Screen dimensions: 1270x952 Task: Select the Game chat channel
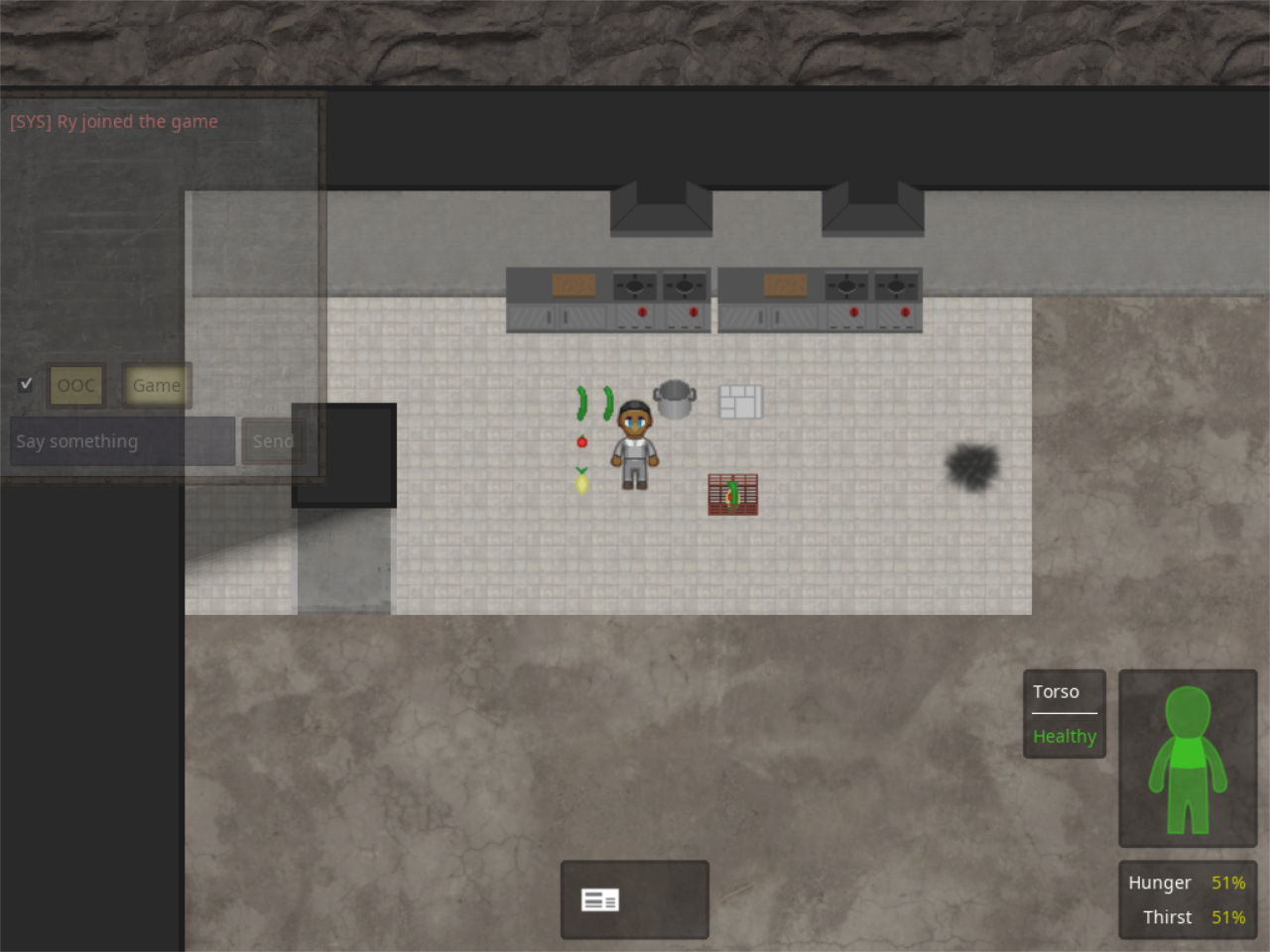[x=156, y=385]
